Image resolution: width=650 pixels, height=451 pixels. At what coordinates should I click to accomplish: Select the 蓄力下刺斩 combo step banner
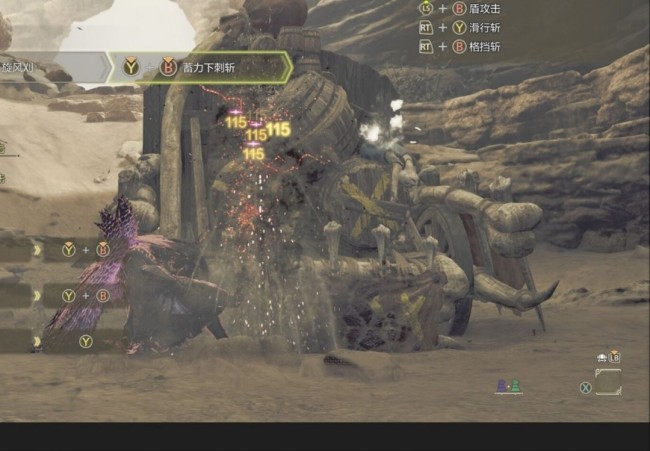200,67
